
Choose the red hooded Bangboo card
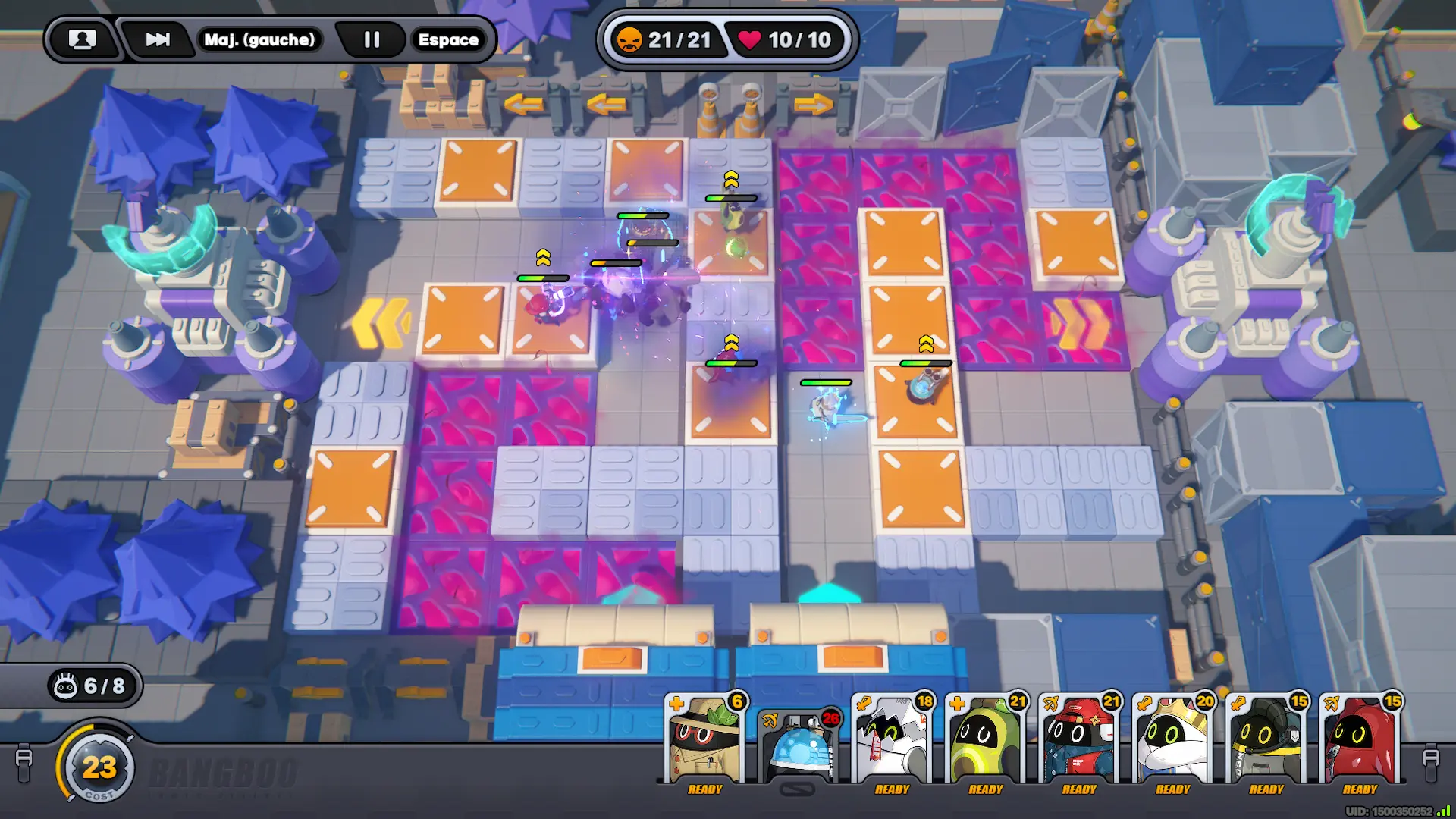1360,741
